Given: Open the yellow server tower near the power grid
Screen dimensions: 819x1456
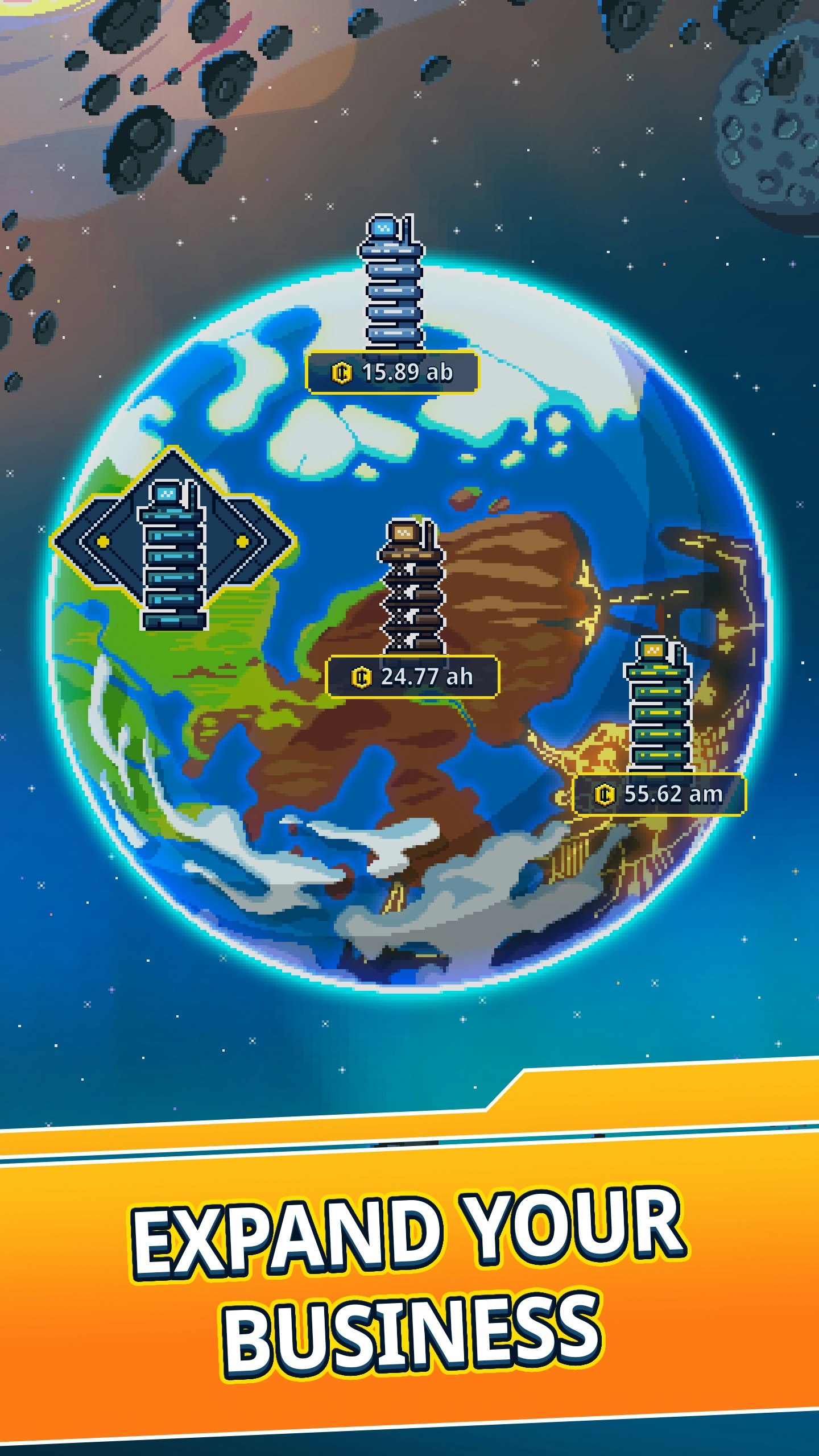Looking at the screenshot, I should coord(658,714).
